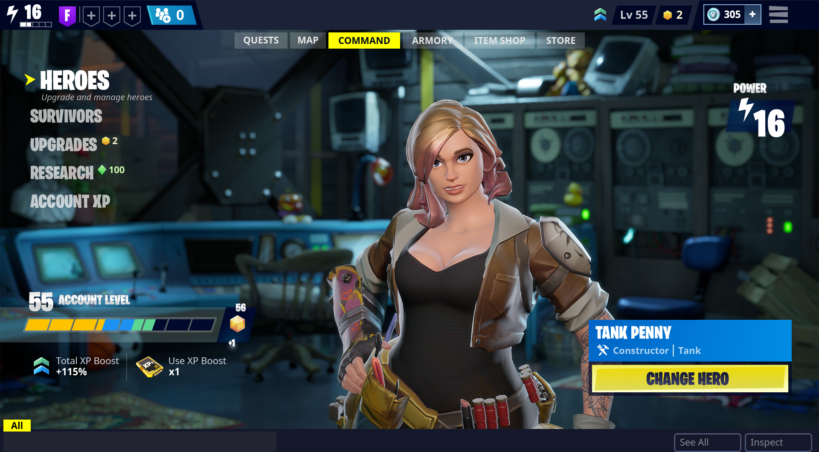Select the All chat channel tab
This screenshot has height=452, width=819.
(x=17, y=426)
